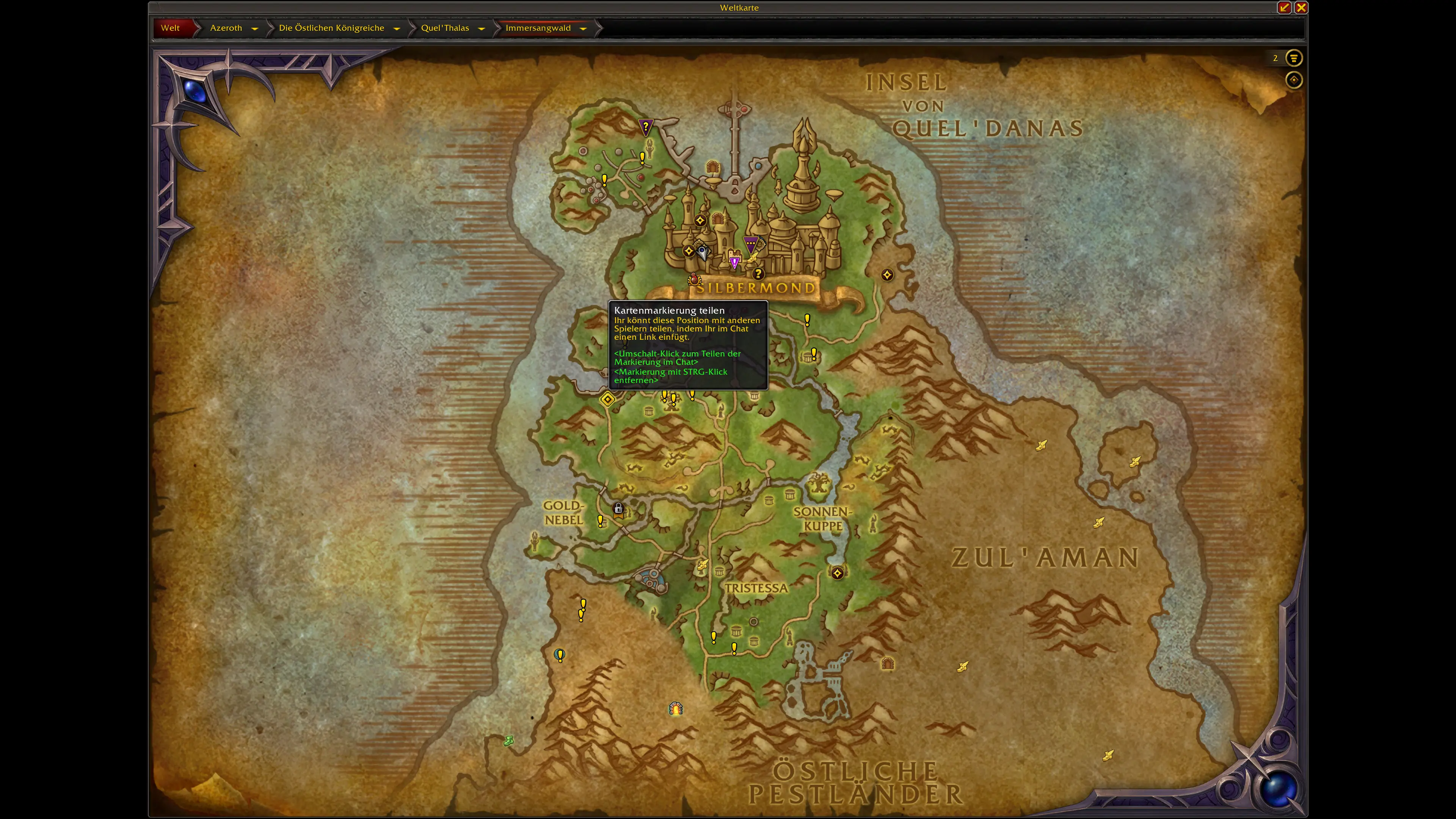Image resolution: width=1456 pixels, height=819 pixels.
Task: Open the Quel'Thalas dropdown arrow
Action: click(x=482, y=28)
